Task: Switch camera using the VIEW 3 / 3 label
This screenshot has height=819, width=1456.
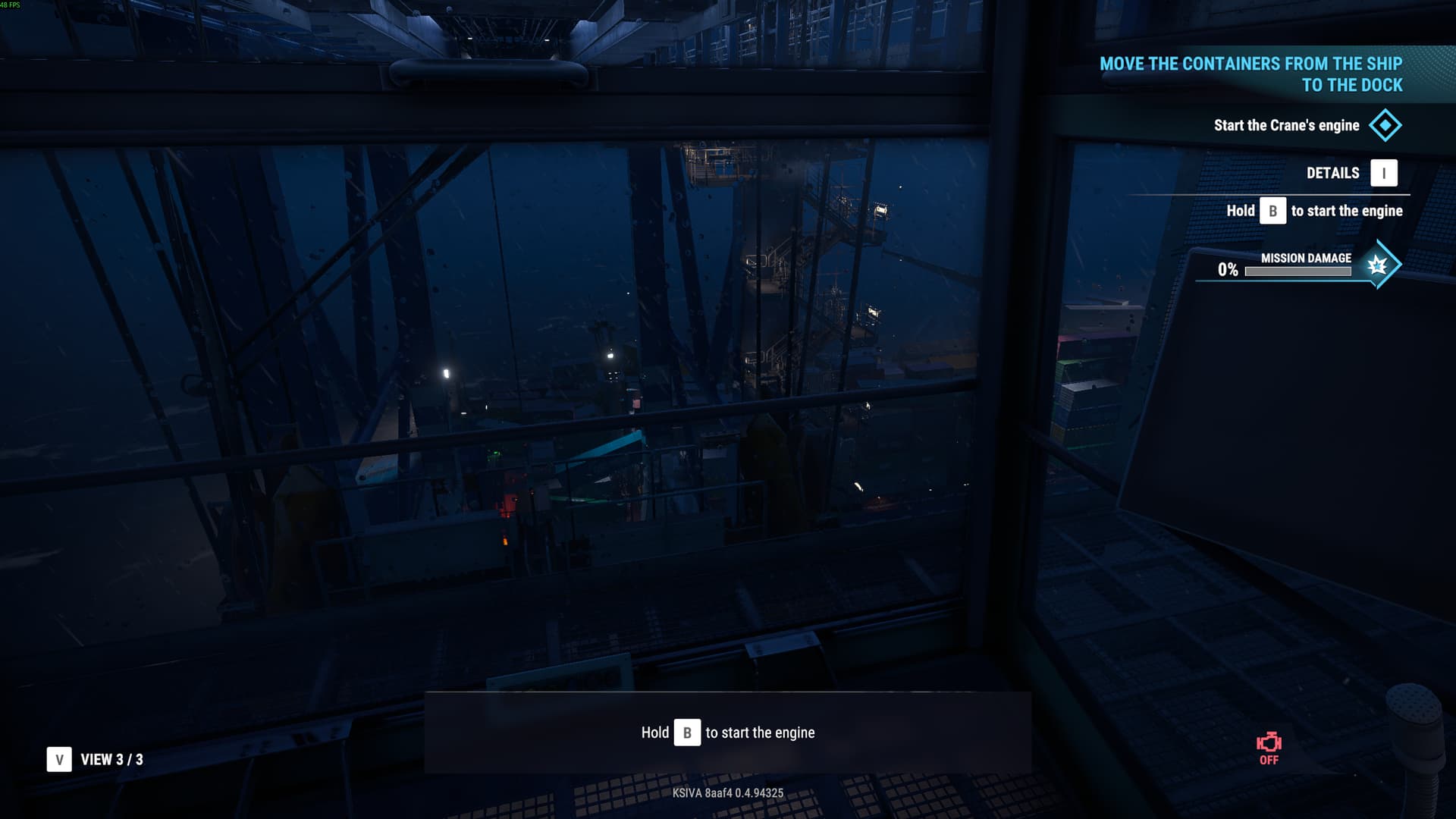Action: pos(111,760)
